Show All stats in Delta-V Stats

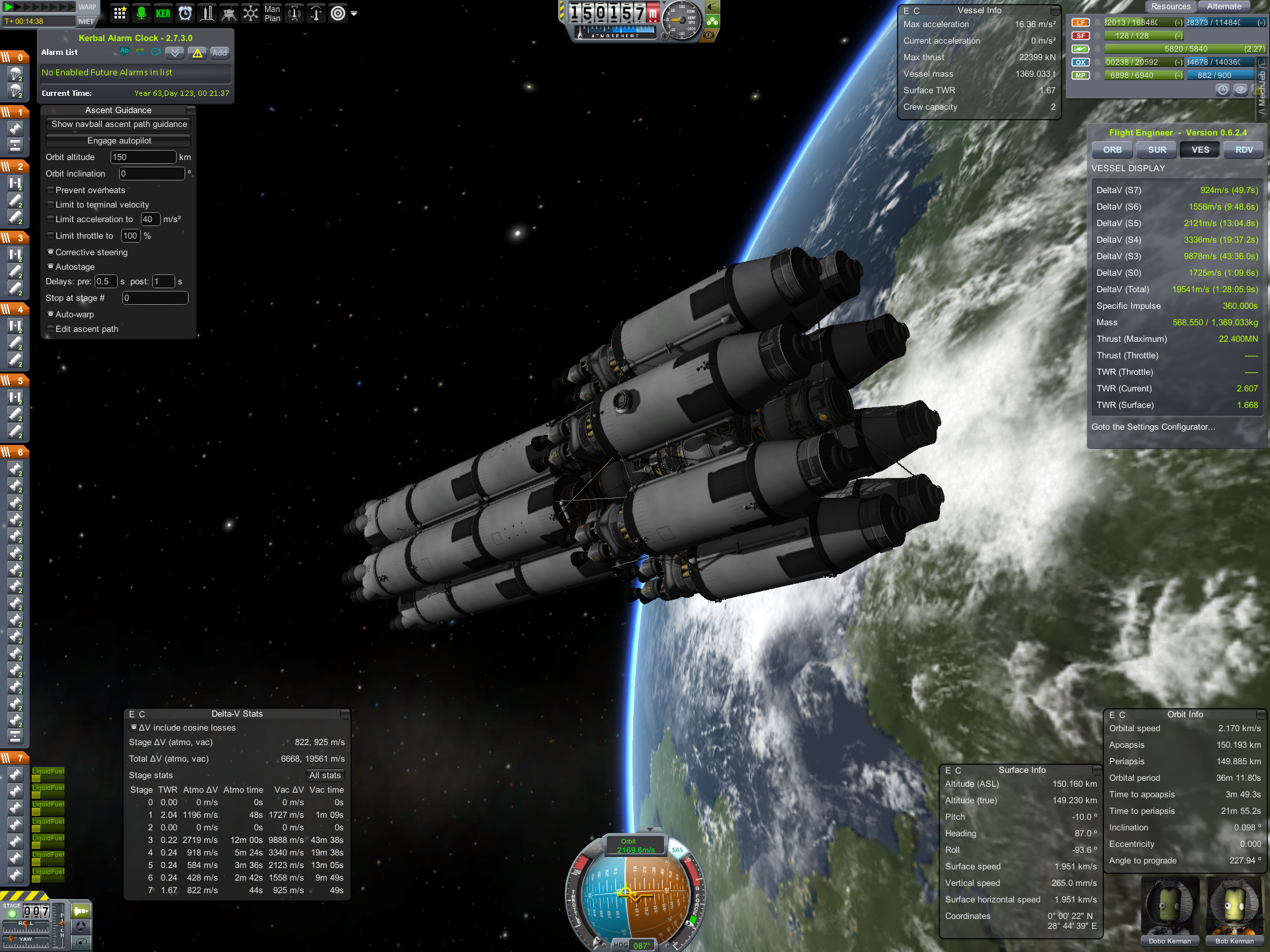click(325, 775)
